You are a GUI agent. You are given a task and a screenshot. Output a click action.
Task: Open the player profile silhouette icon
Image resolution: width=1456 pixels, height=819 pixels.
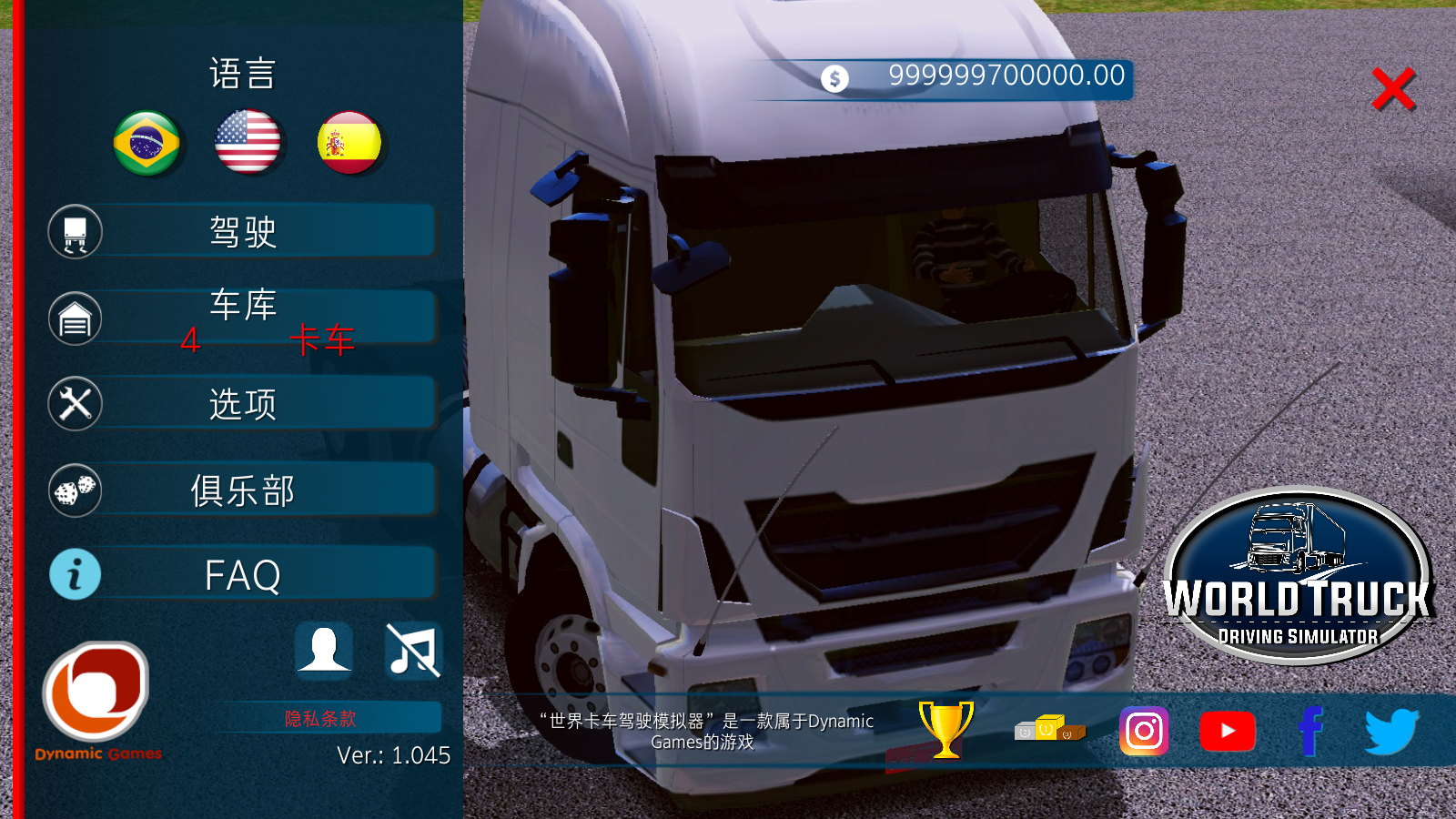click(323, 651)
